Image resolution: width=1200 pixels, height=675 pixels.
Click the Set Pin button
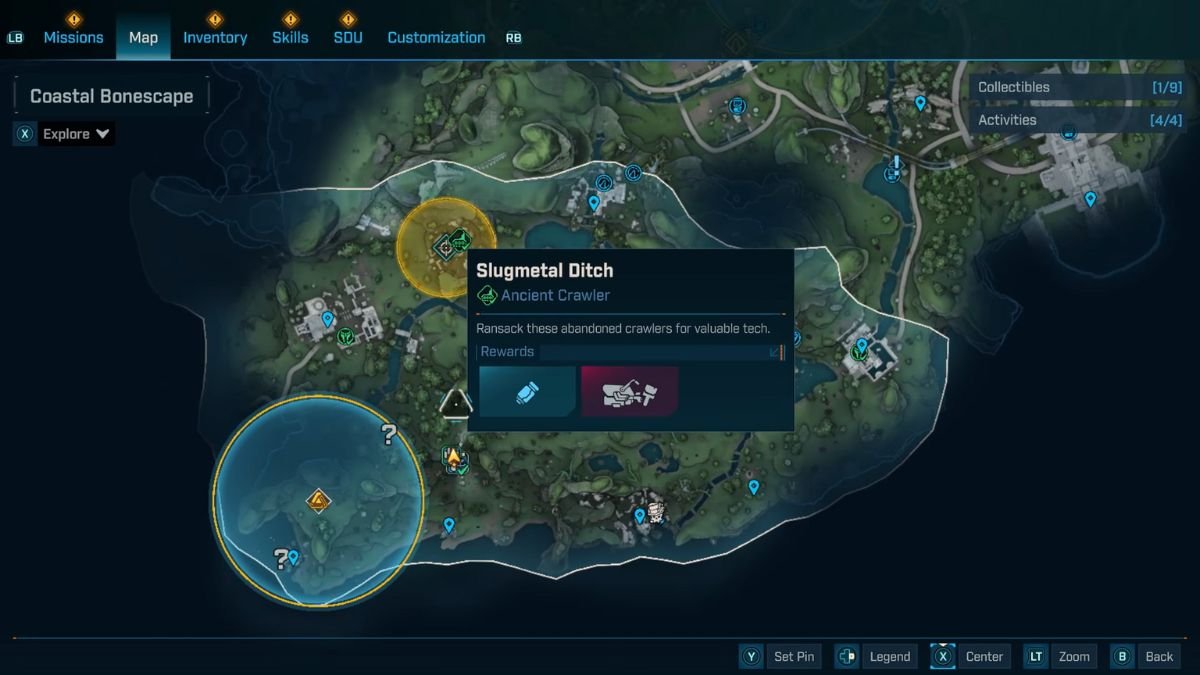point(782,656)
